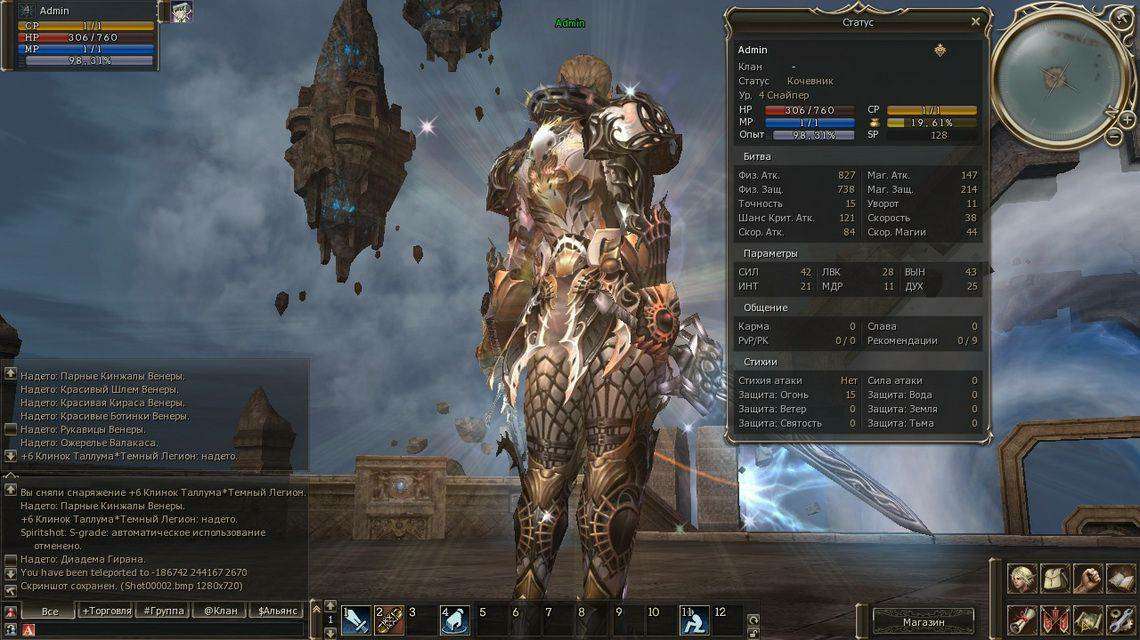Switch to the +Торговля chat tab
The width and height of the screenshot is (1140, 640).
[x=106, y=610]
